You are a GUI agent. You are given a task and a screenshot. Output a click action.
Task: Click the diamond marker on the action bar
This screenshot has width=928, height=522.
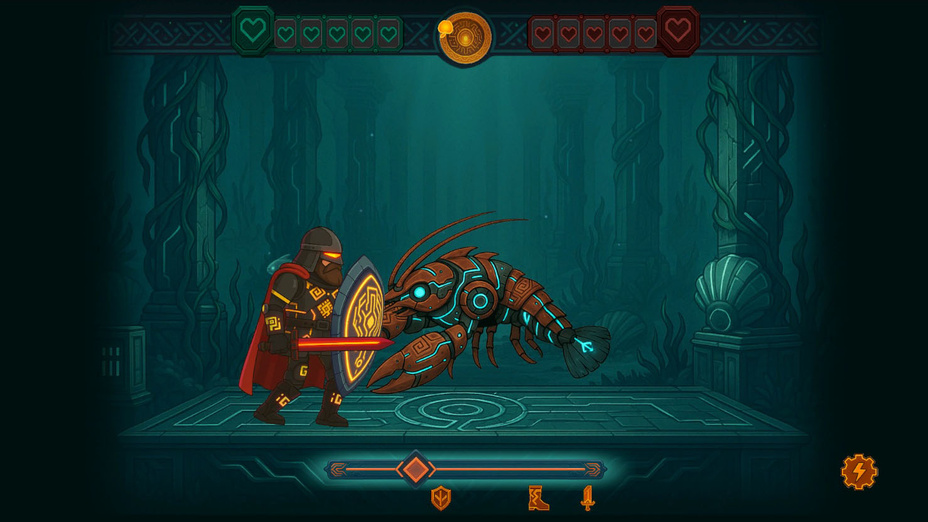coord(415,469)
